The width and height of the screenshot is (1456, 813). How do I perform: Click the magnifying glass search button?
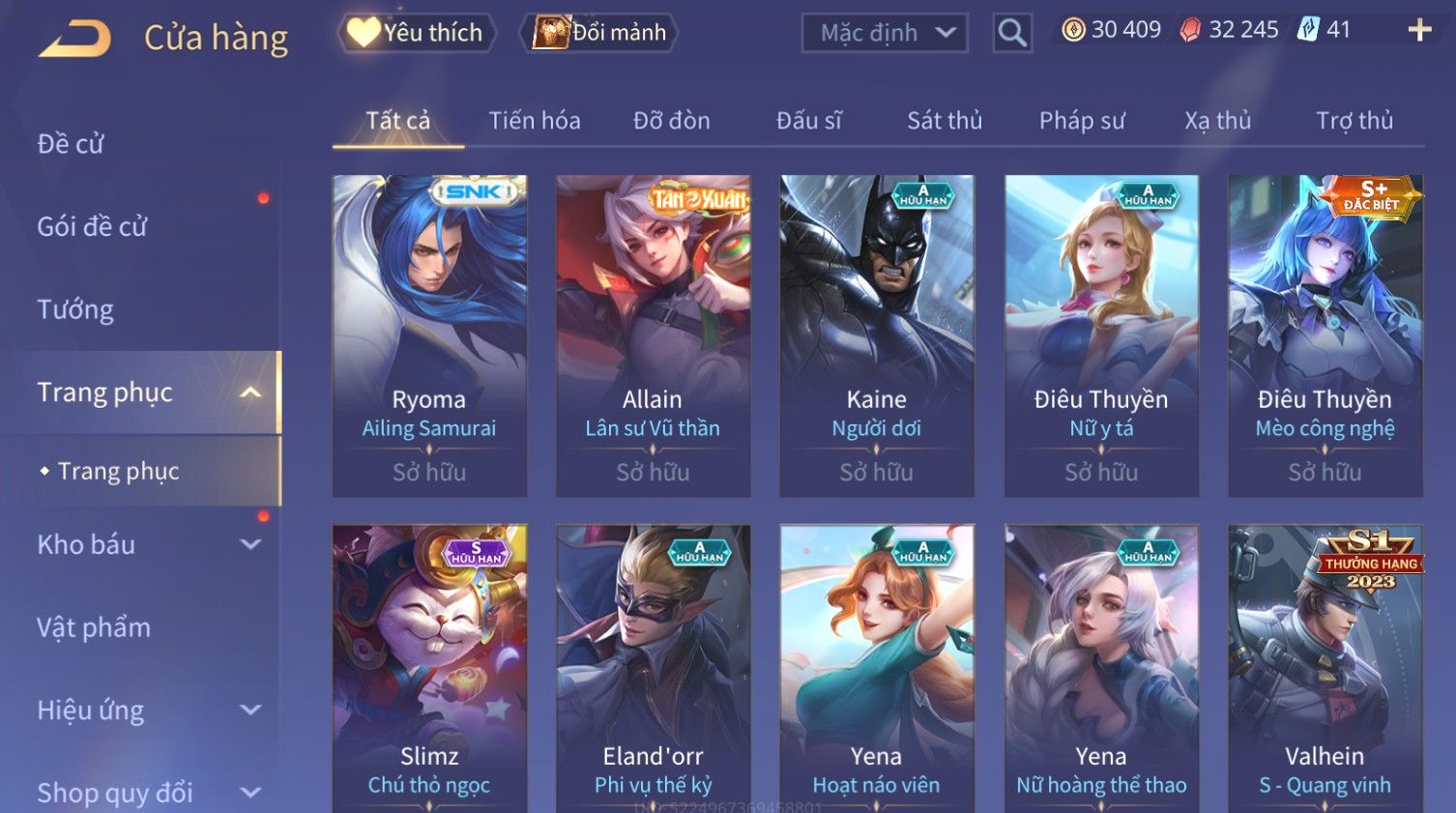click(1012, 33)
